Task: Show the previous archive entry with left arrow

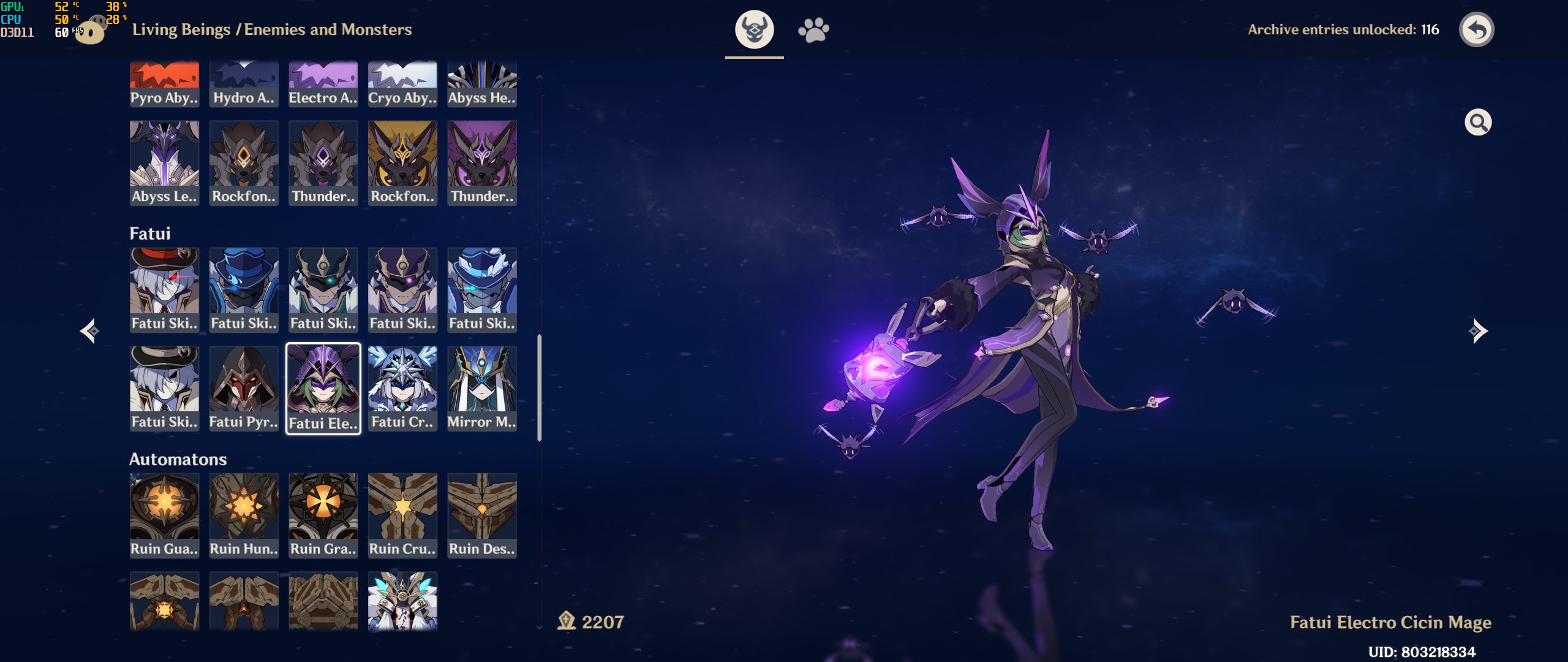Action: (90, 331)
